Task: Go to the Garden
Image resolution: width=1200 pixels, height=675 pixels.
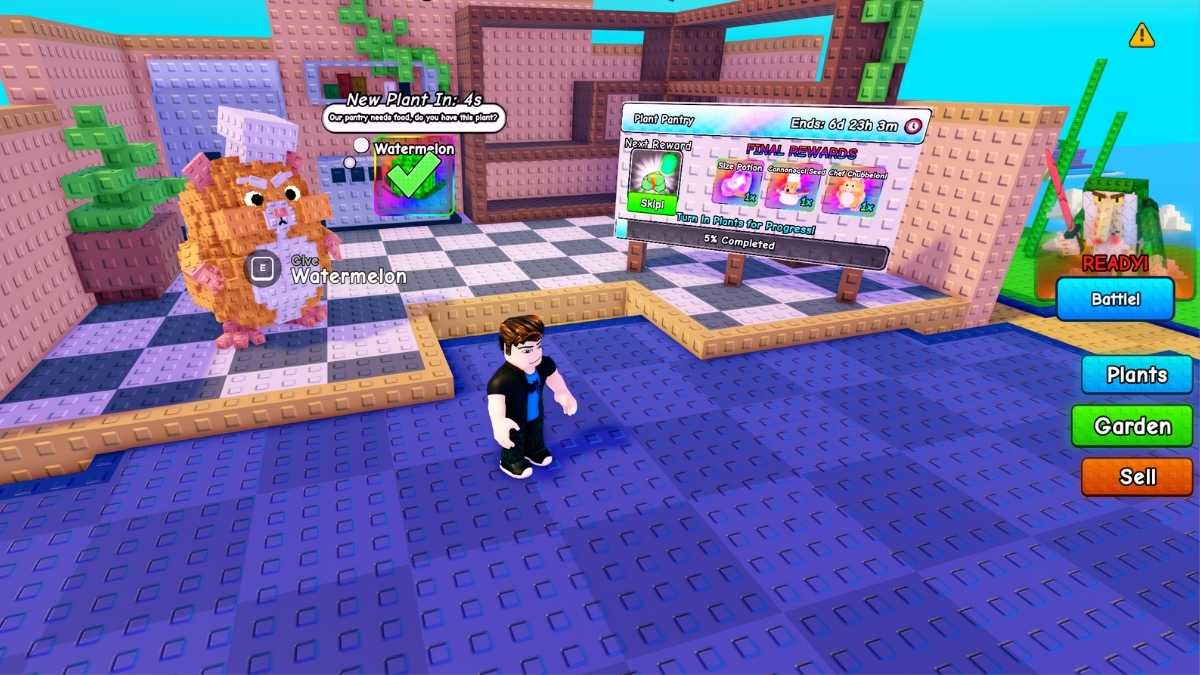Action: 1132,426
